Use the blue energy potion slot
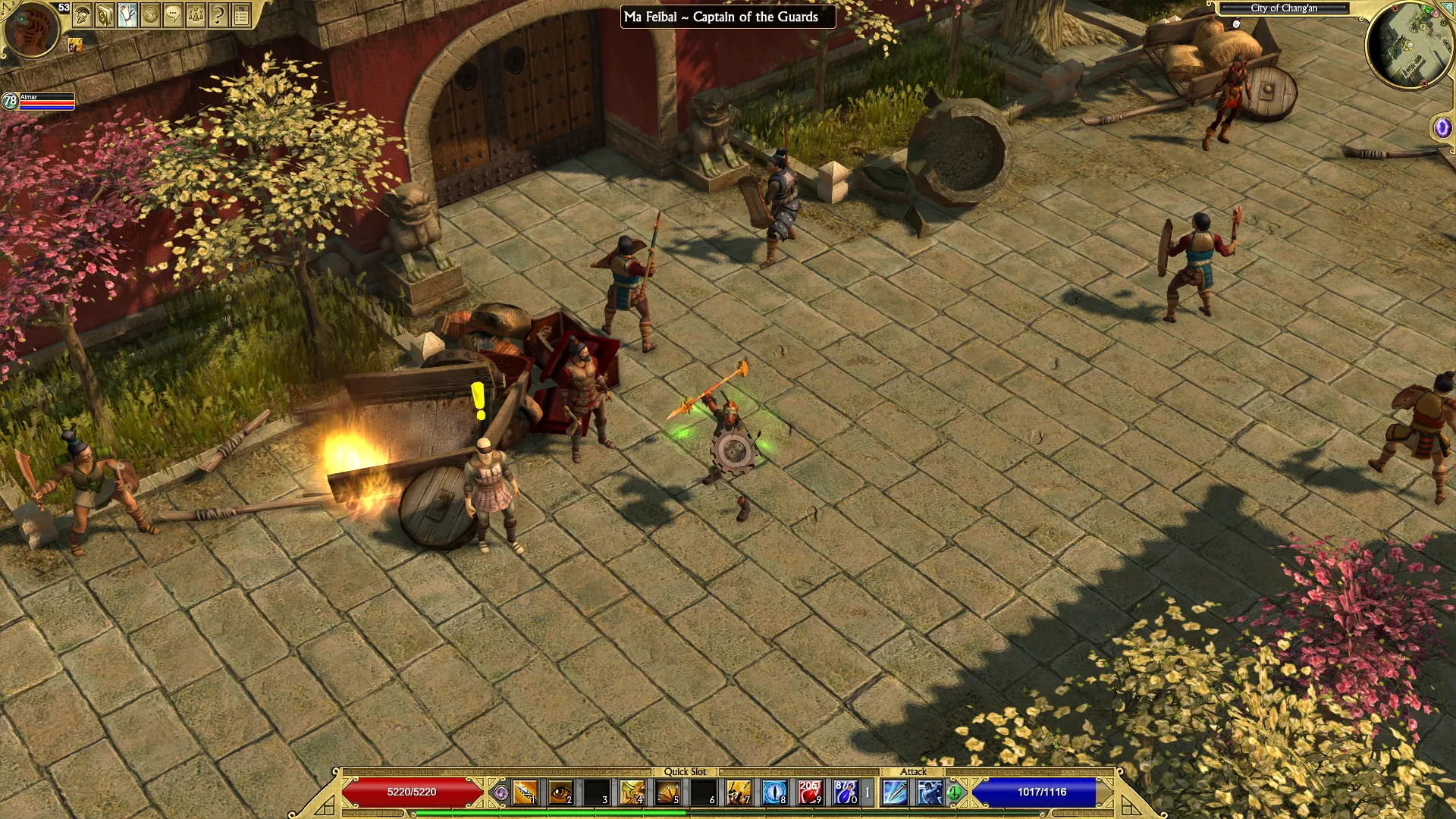Image resolution: width=1456 pixels, height=819 pixels. [x=845, y=792]
